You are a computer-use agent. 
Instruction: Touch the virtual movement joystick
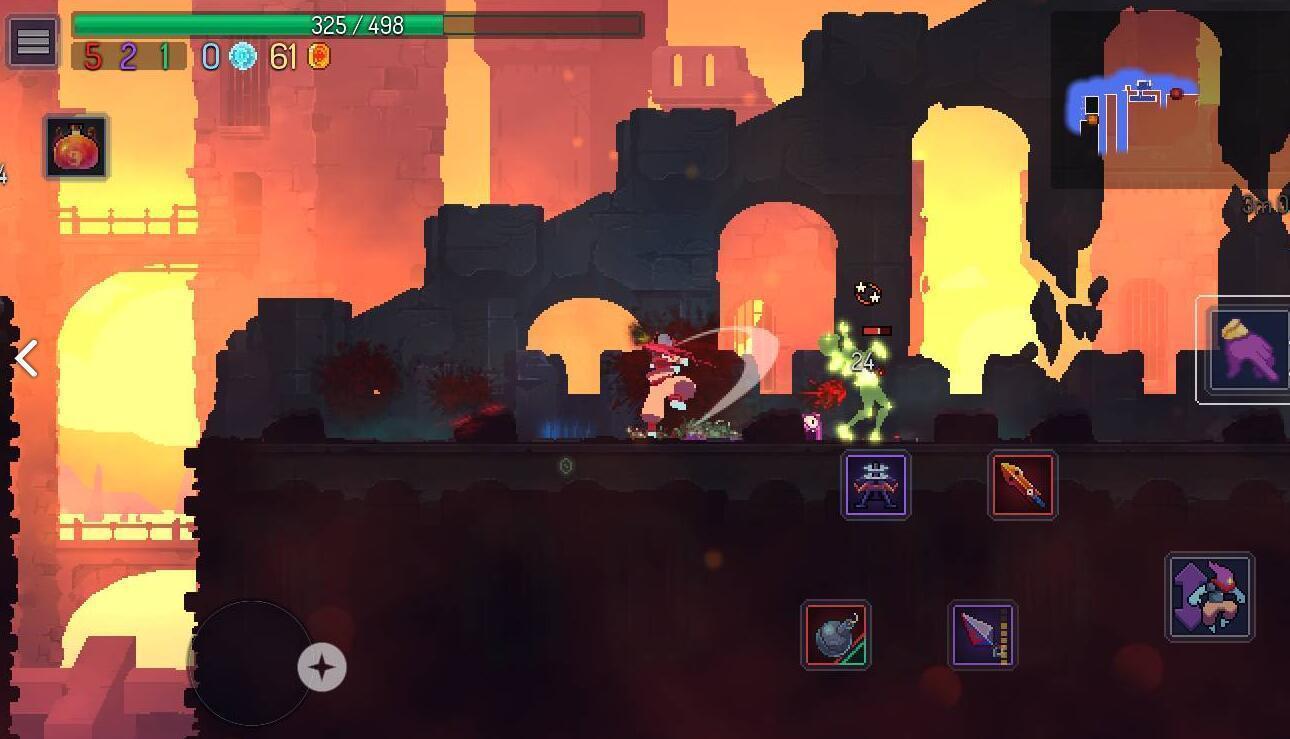click(x=250, y=662)
